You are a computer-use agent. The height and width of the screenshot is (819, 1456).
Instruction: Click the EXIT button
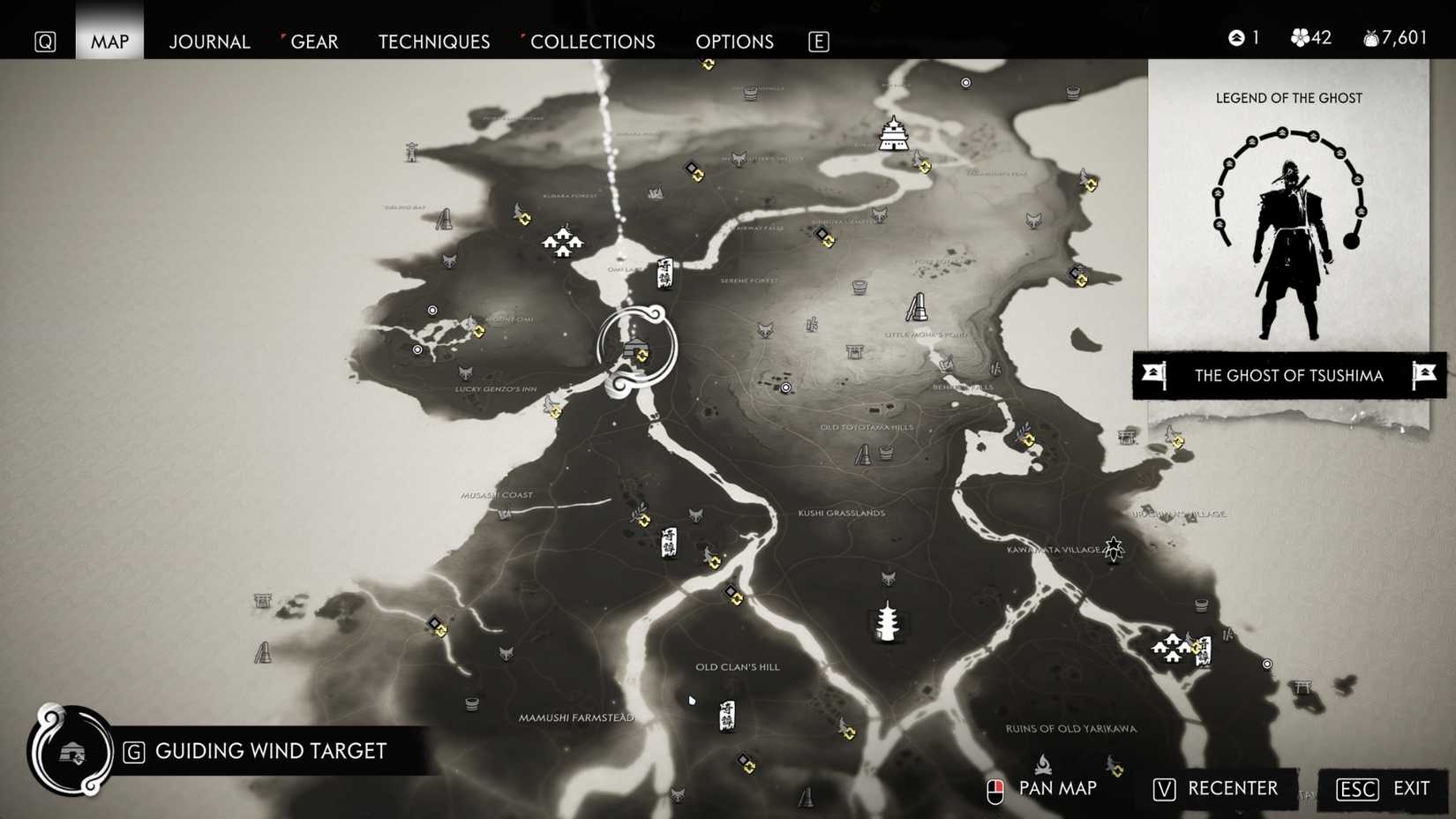[1409, 788]
